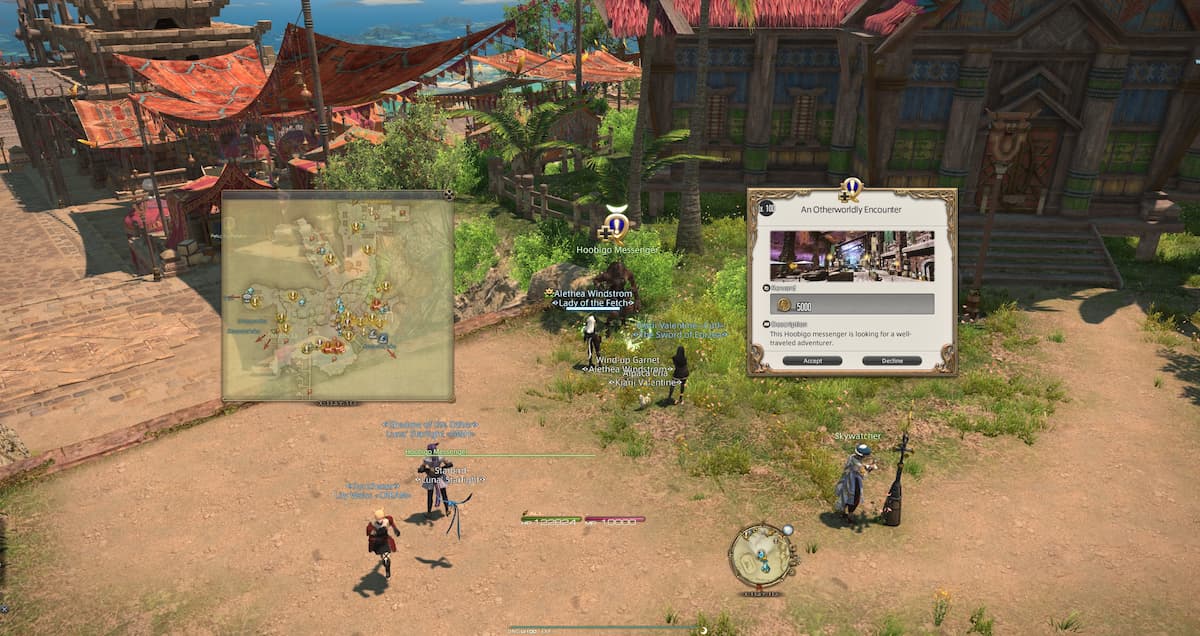The width and height of the screenshot is (1200, 636).
Task: Click the circular minimap
Action: (762, 556)
